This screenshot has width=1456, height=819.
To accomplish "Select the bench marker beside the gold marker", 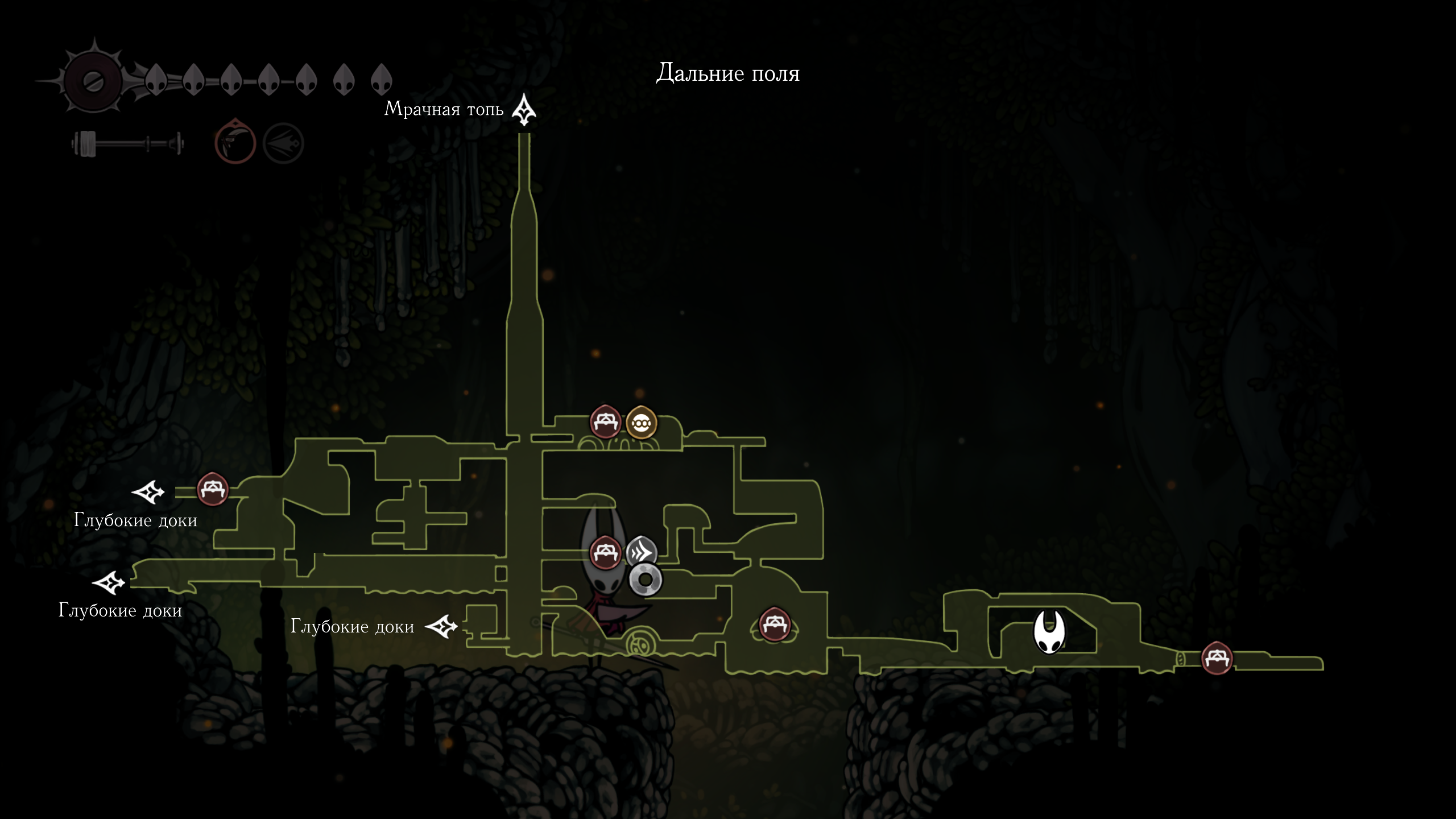I will [605, 421].
